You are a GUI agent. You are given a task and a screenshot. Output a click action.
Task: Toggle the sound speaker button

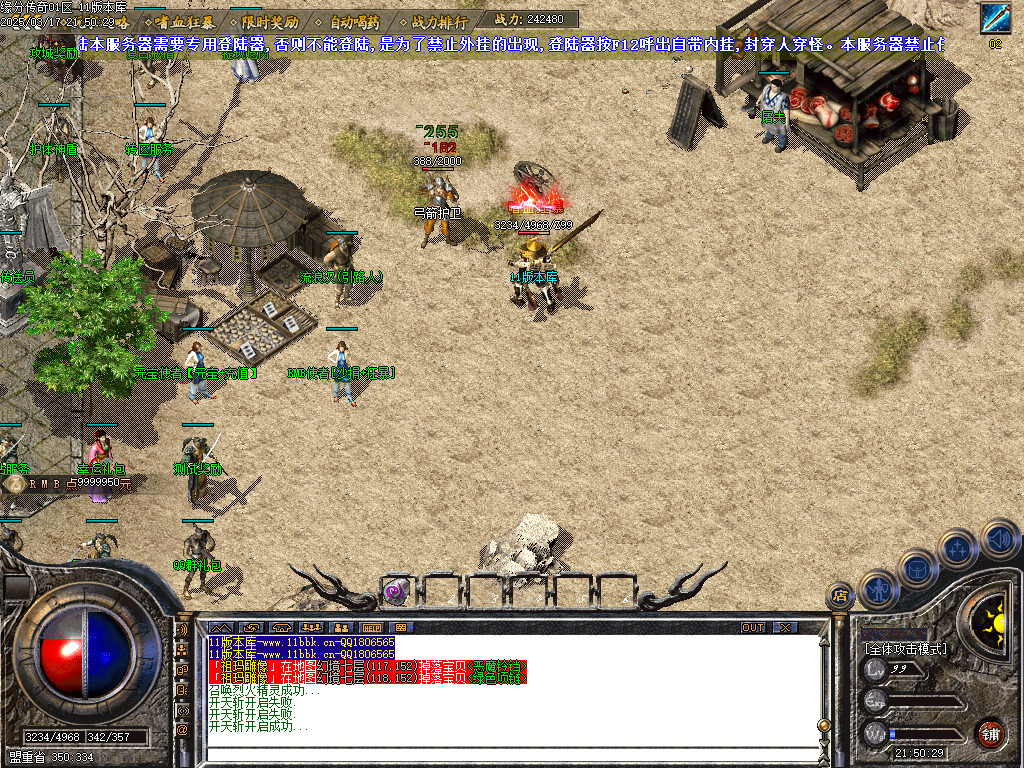998,538
